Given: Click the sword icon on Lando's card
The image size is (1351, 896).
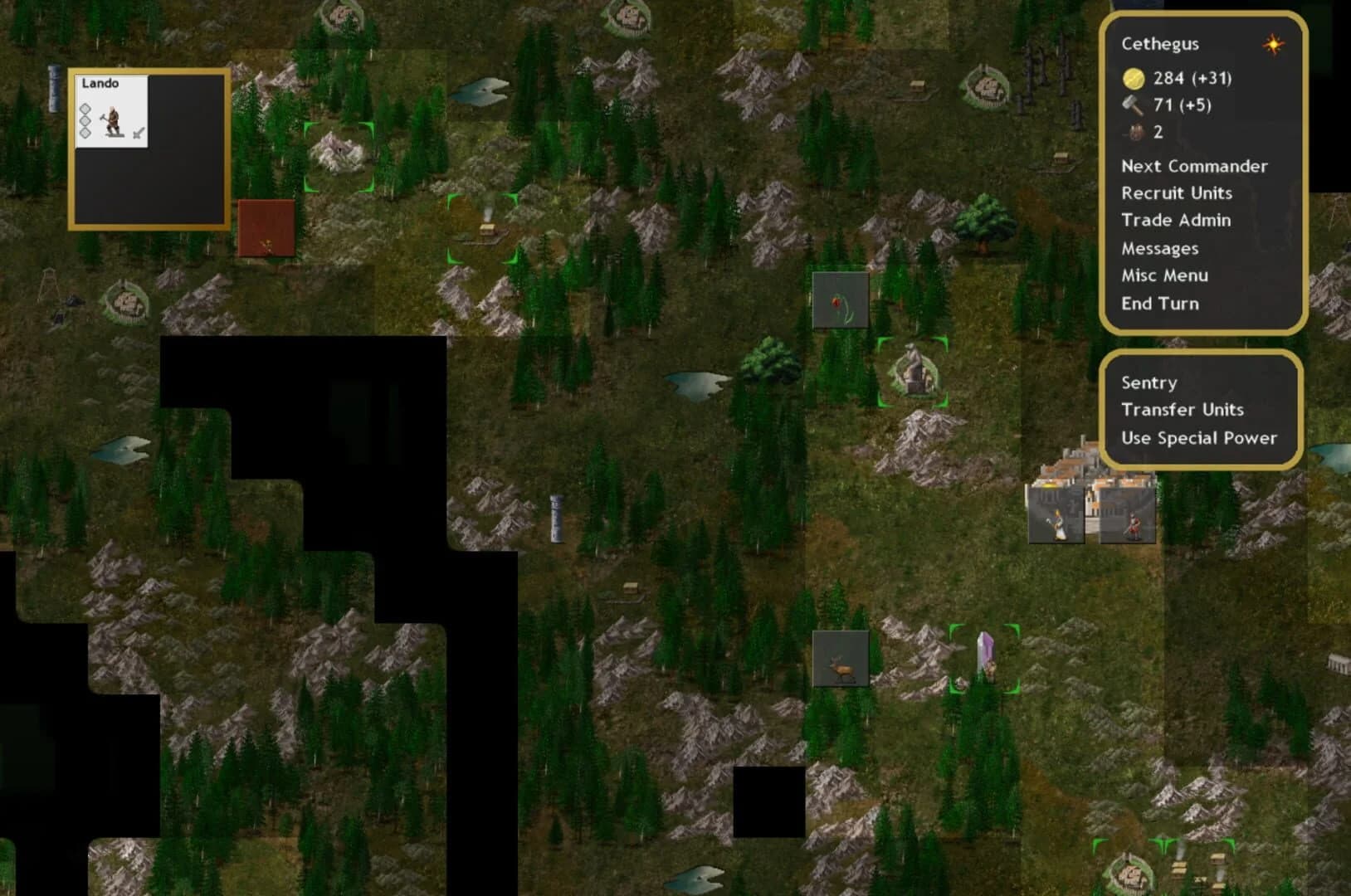Looking at the screenshot, I should tap(138, 133).
